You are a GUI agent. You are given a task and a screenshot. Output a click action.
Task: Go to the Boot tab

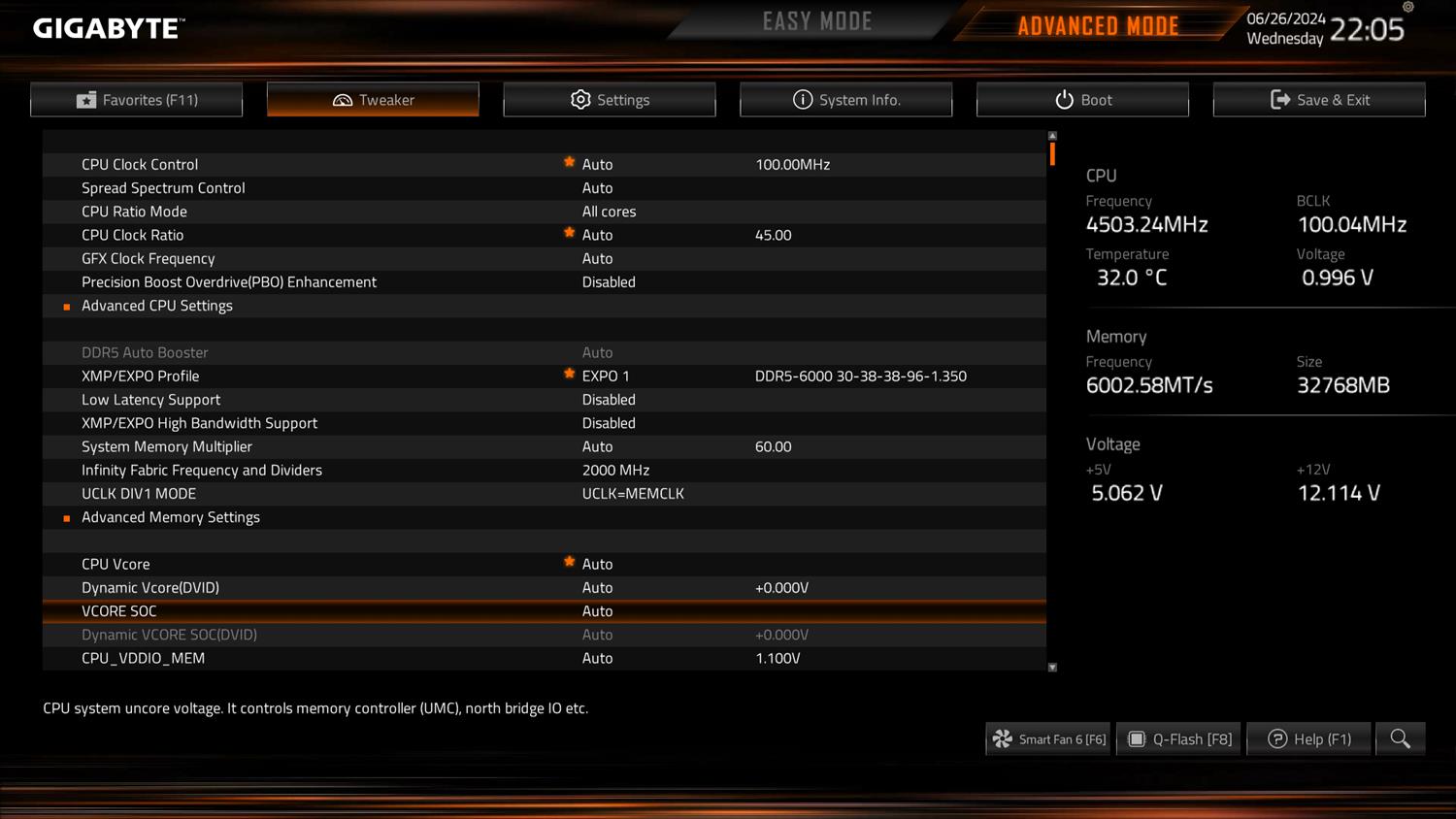[1082, 100]
